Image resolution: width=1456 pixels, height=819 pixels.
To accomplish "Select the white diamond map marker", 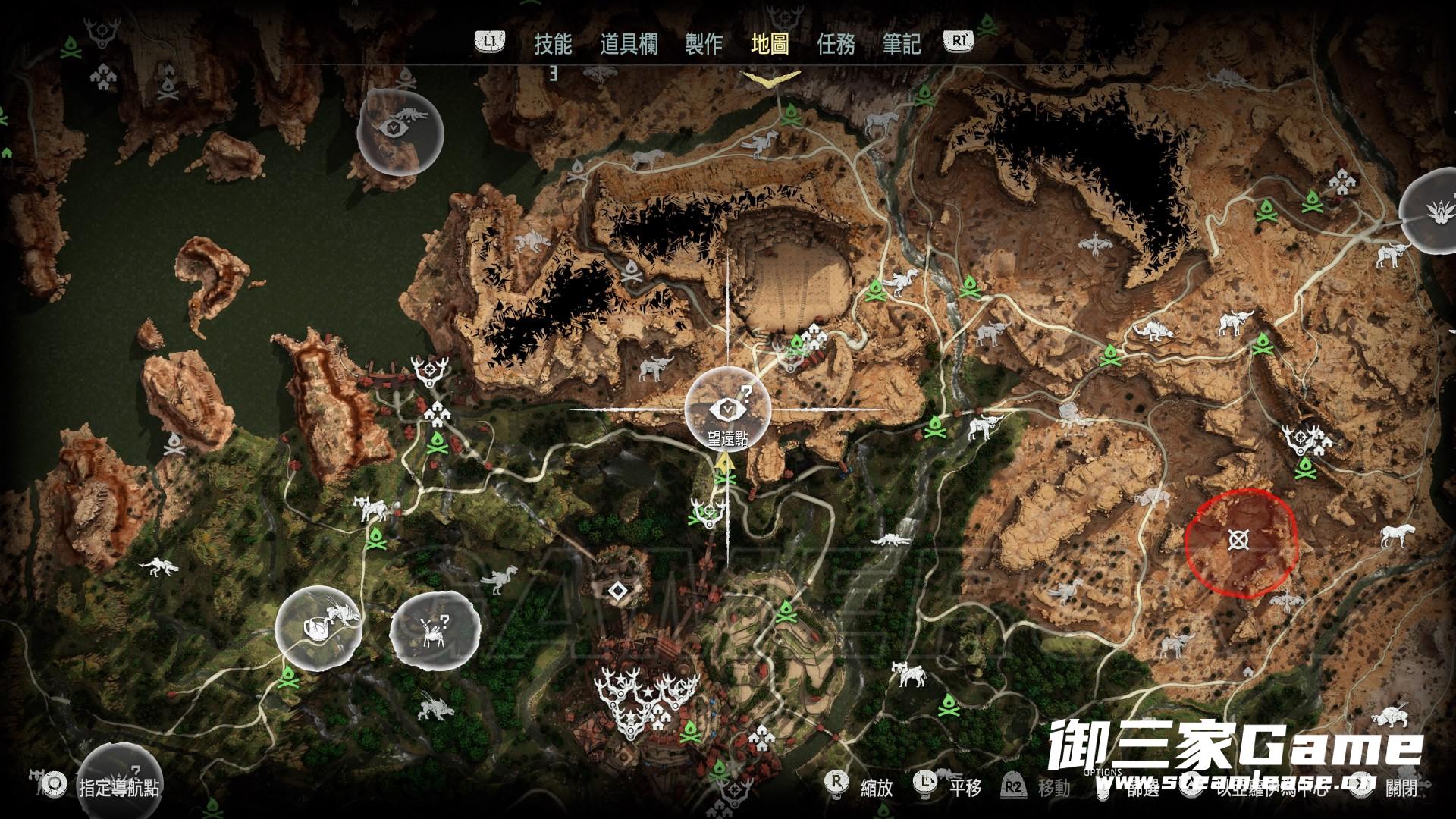I will click(619, 590).
